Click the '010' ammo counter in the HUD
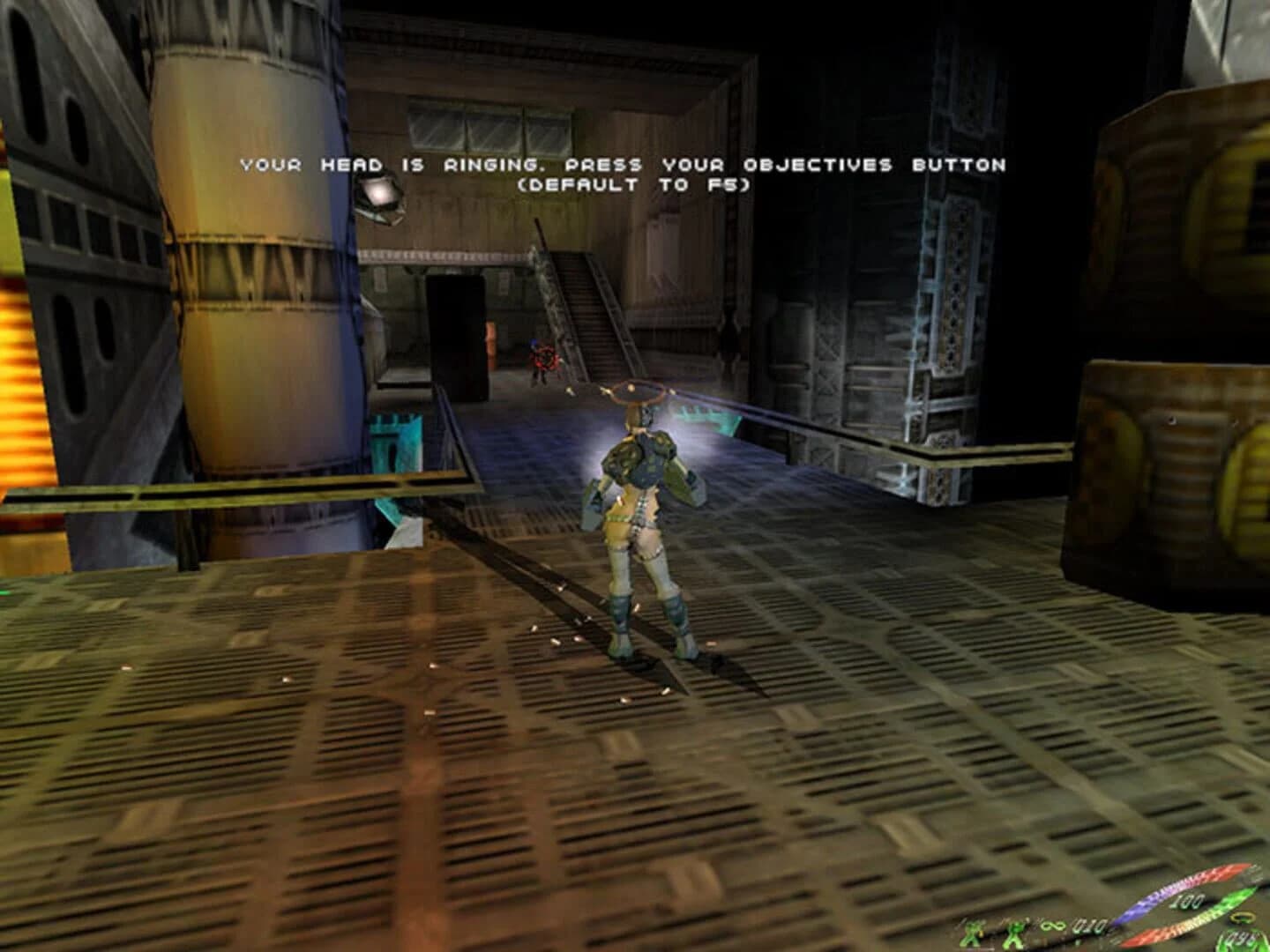 (1087, 926)
